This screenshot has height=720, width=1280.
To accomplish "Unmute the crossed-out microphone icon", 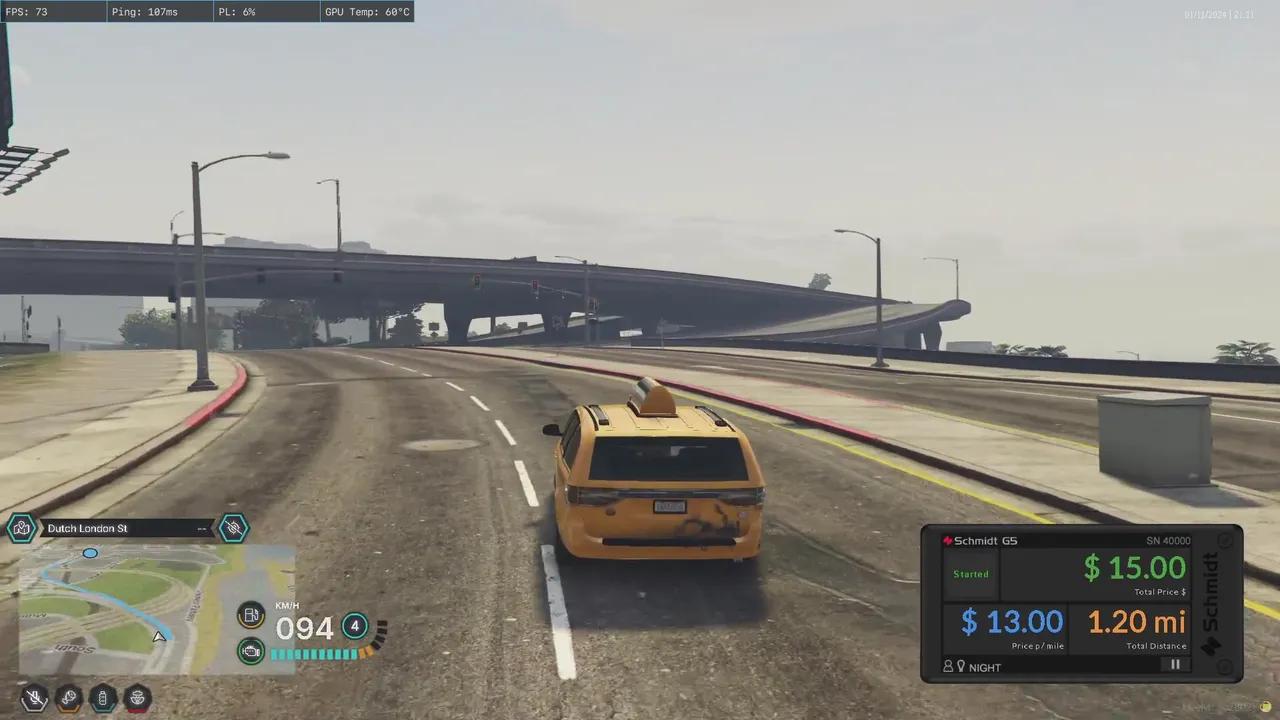I will tap(34, 697).
